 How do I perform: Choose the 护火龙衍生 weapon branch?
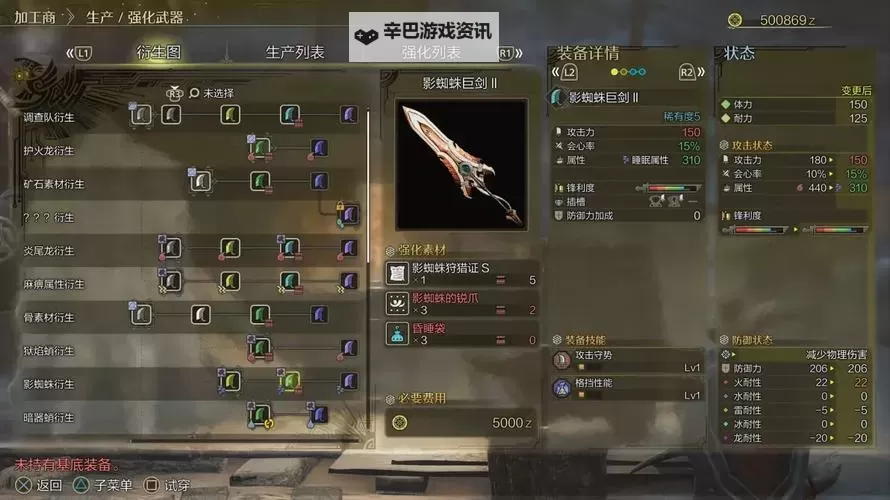pyautogui.click(x=48, y=150)
